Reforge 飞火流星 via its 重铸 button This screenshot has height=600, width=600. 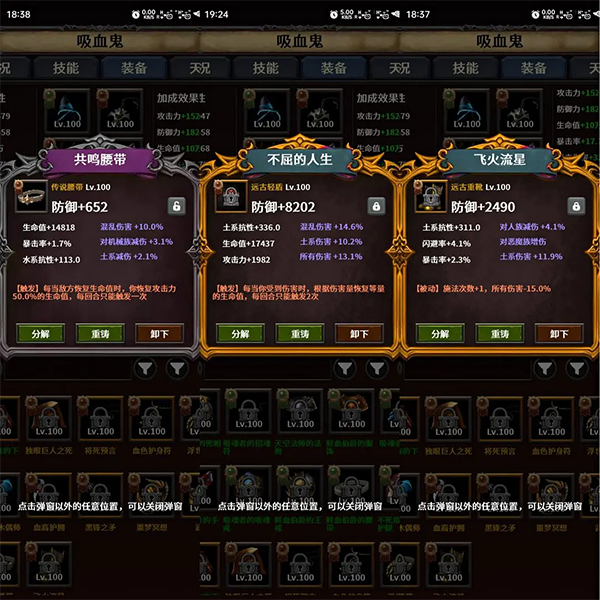[500, 334]
